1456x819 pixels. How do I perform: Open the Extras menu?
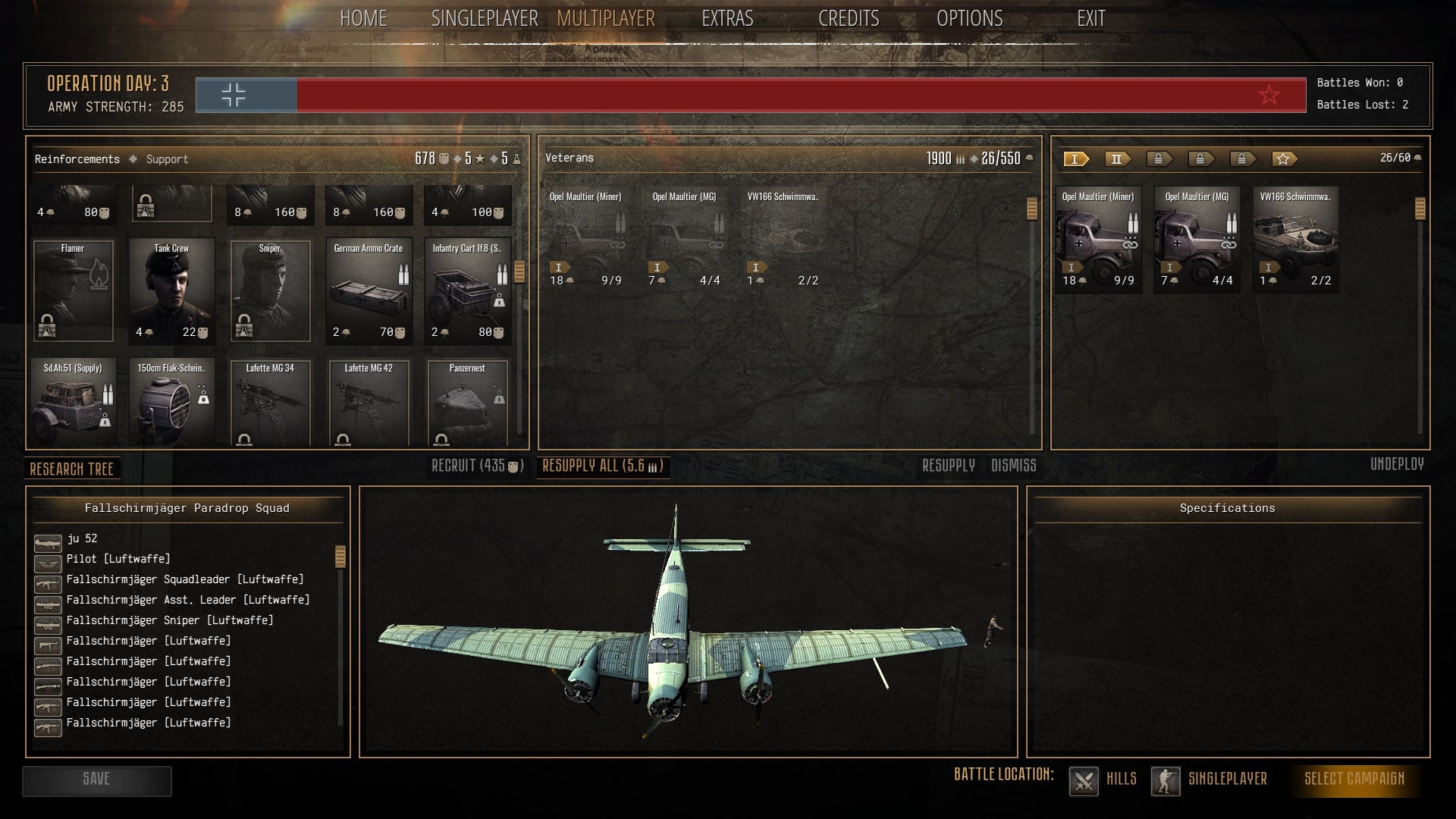(x=727, y=19)
